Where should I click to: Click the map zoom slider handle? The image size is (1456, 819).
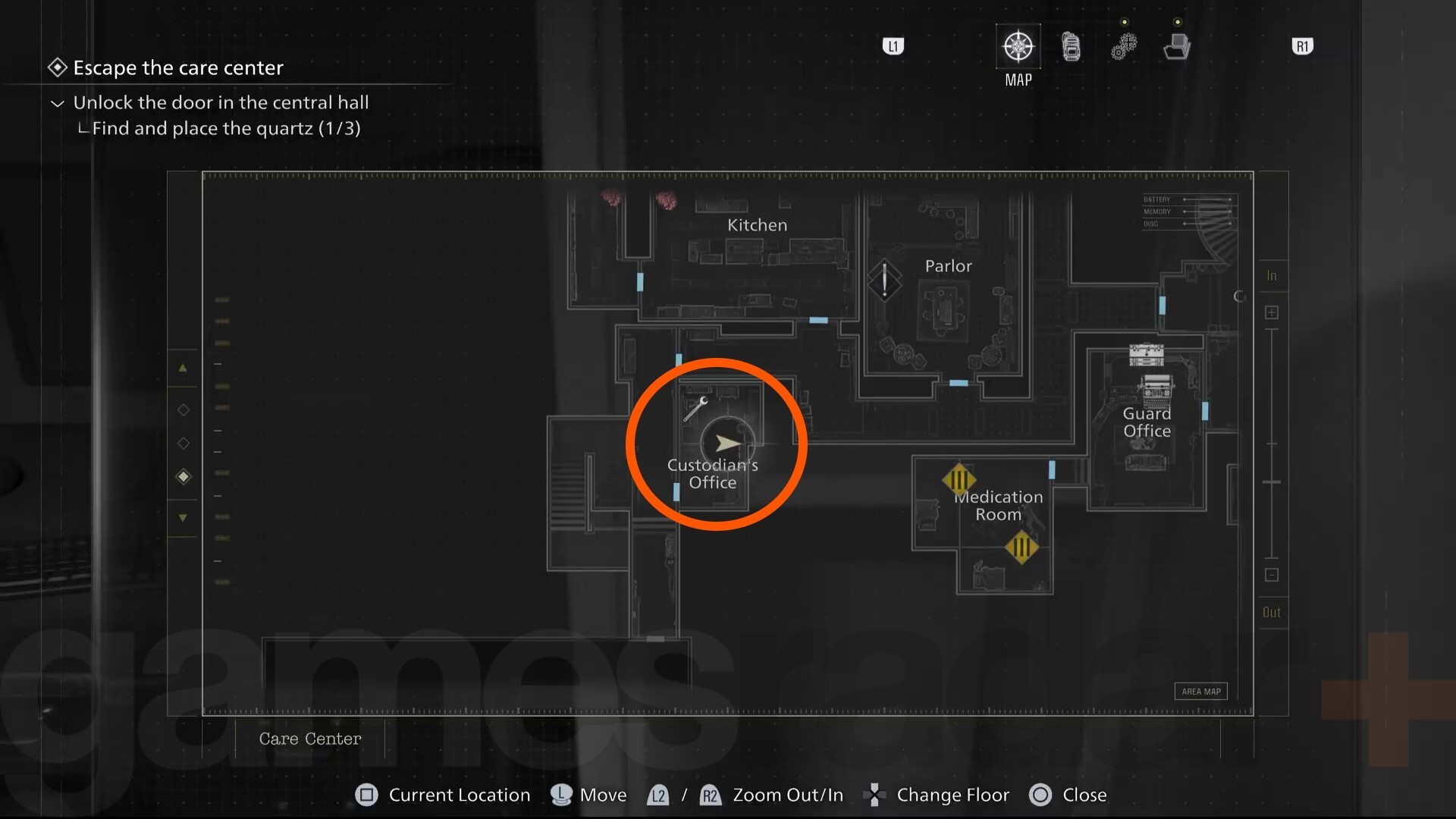tap(1272, 482)
